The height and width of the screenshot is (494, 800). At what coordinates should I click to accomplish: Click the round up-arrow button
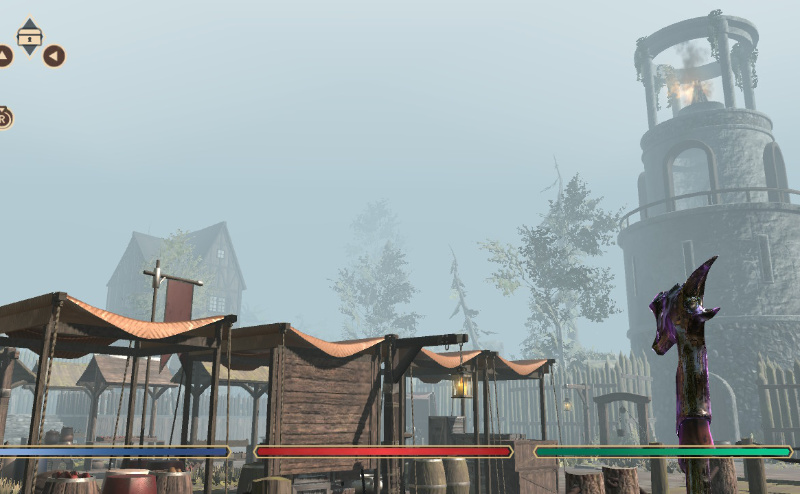pos(3,56)
